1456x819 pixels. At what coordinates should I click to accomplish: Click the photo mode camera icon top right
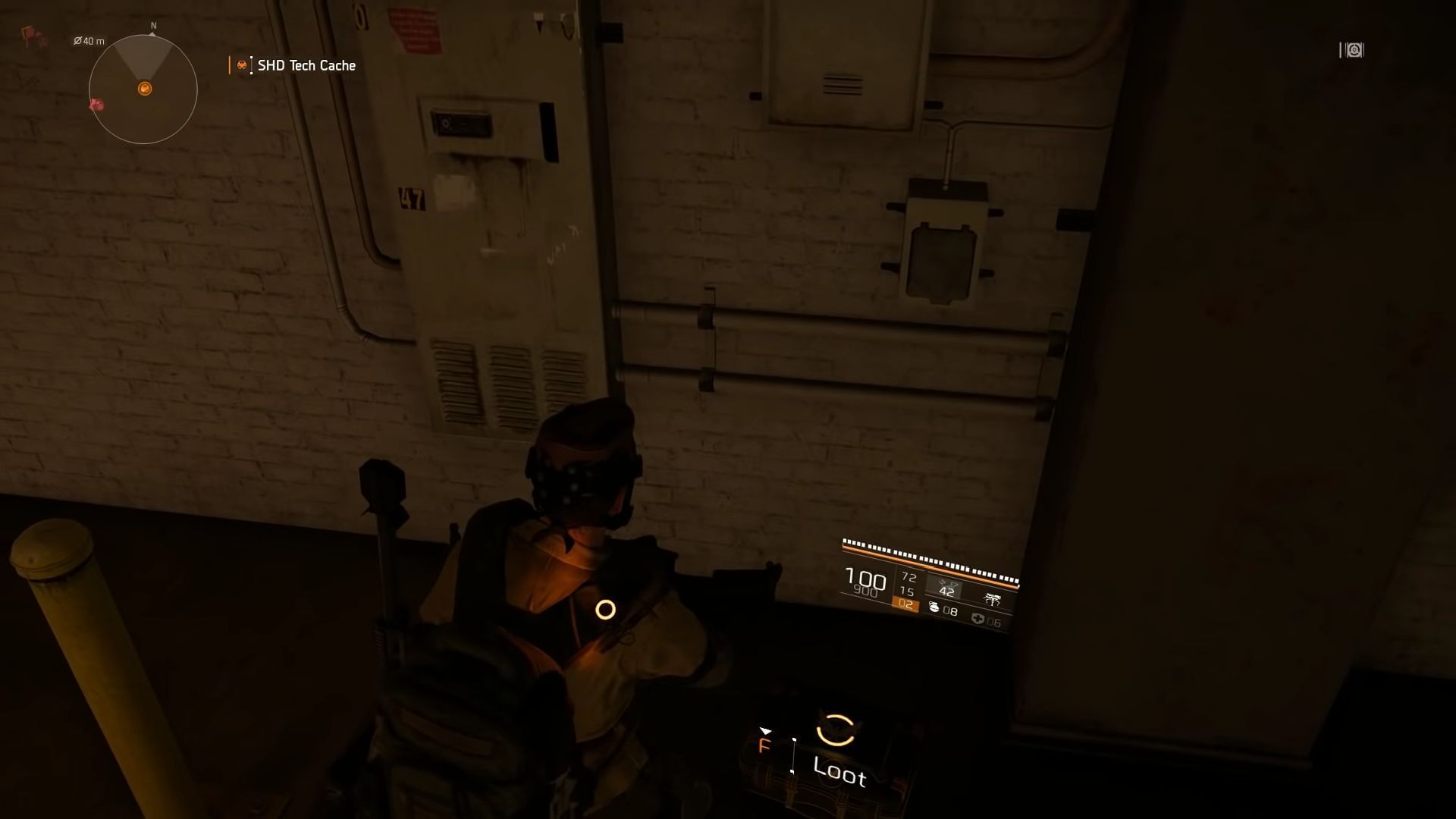(x=1351, y=49)
